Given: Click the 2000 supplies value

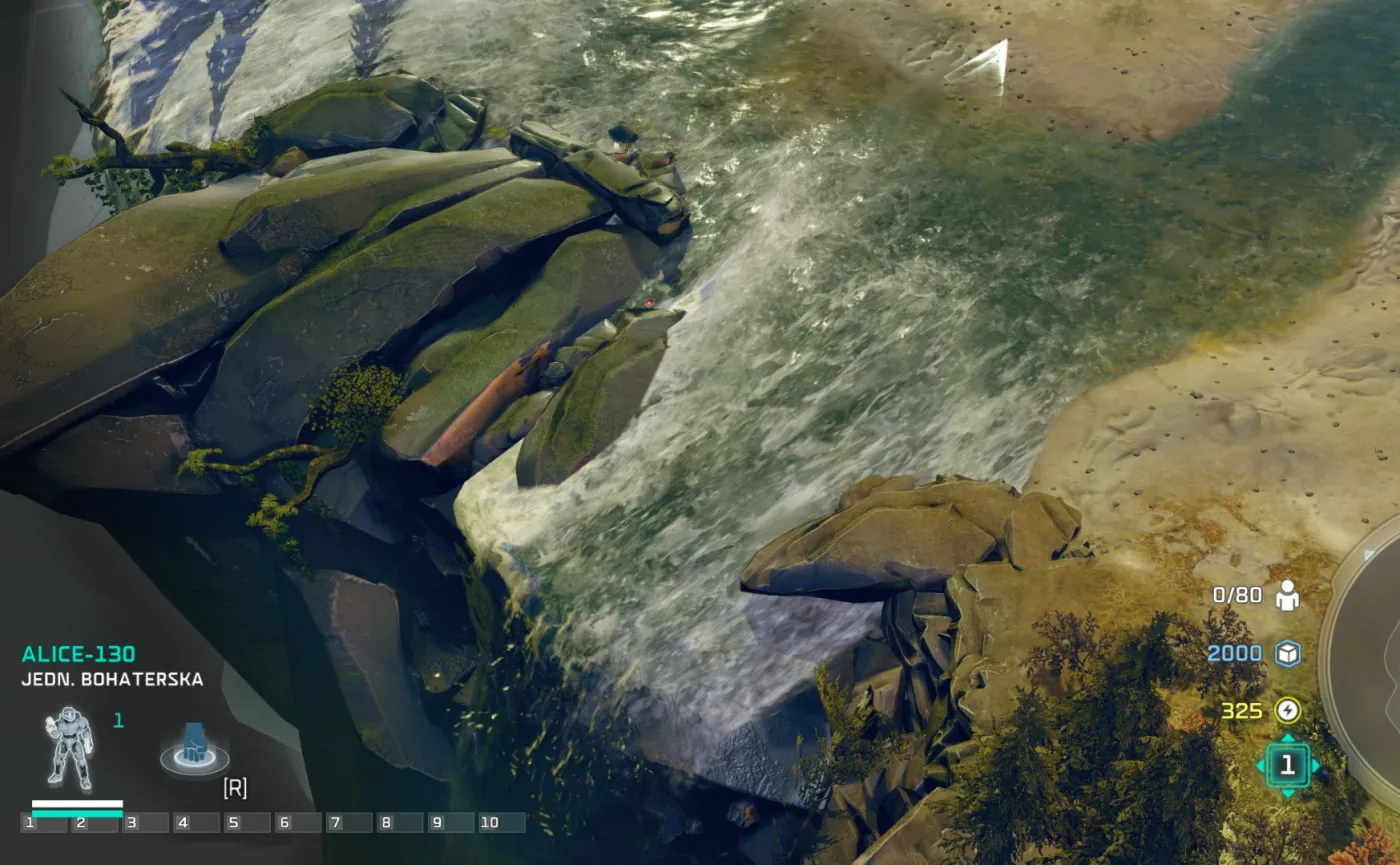Looking at the screenshot, I should tap(1237, 651).
